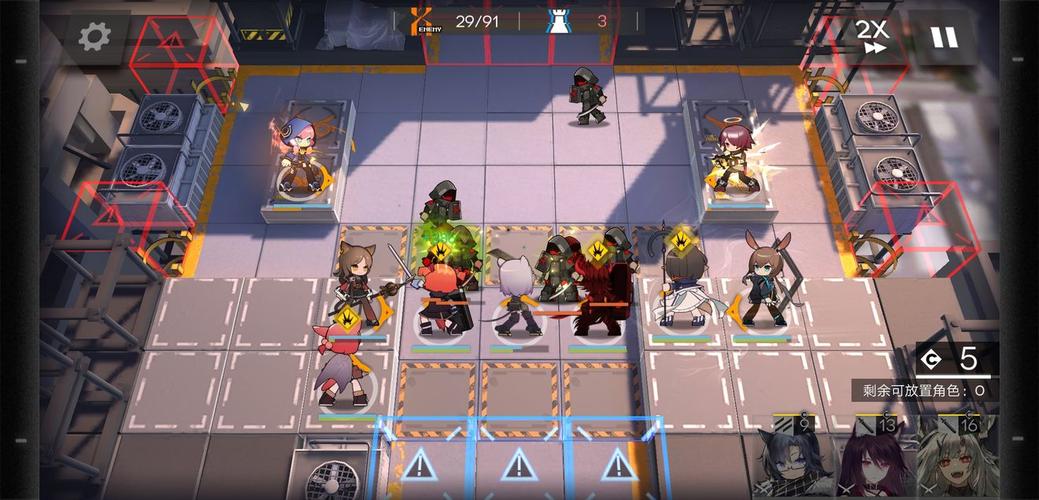The height and width of the screenshot is (500, 1039).
Task: Pause the battle
Action: tap(943, 37)
